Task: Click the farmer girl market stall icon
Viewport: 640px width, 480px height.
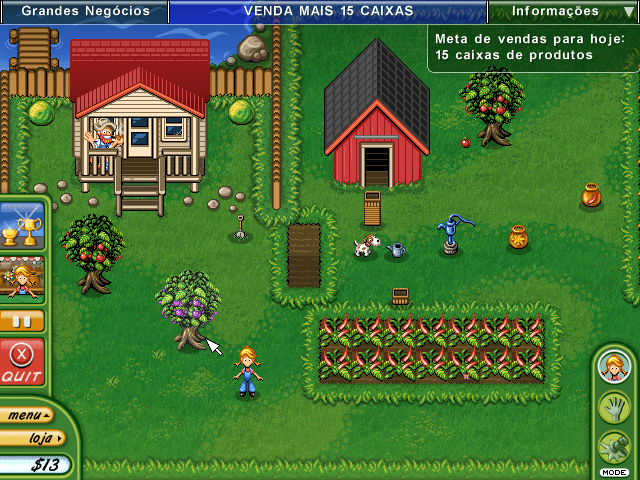Action: click(22, 277)
